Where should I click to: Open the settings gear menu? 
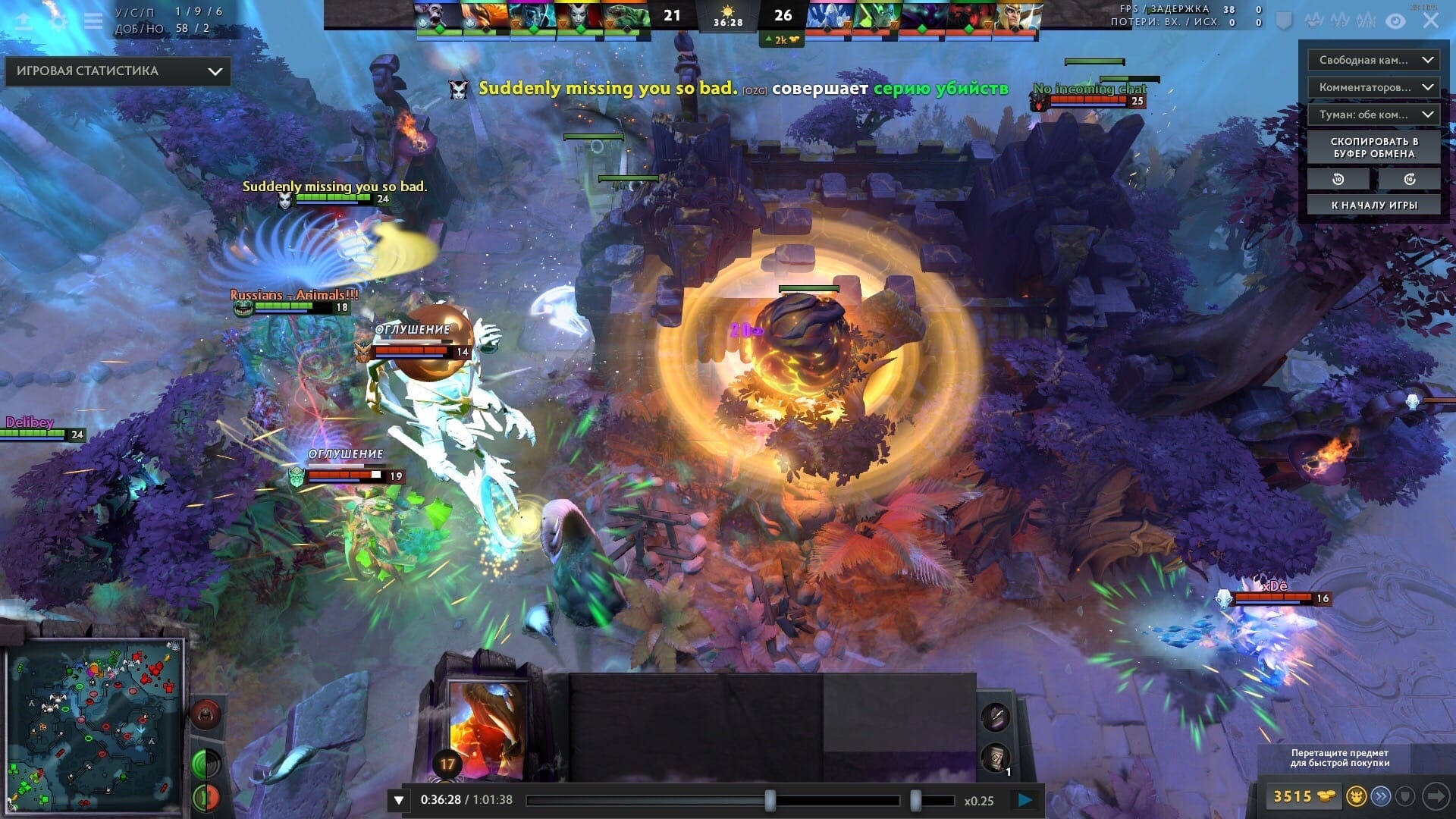click(58, 20)
